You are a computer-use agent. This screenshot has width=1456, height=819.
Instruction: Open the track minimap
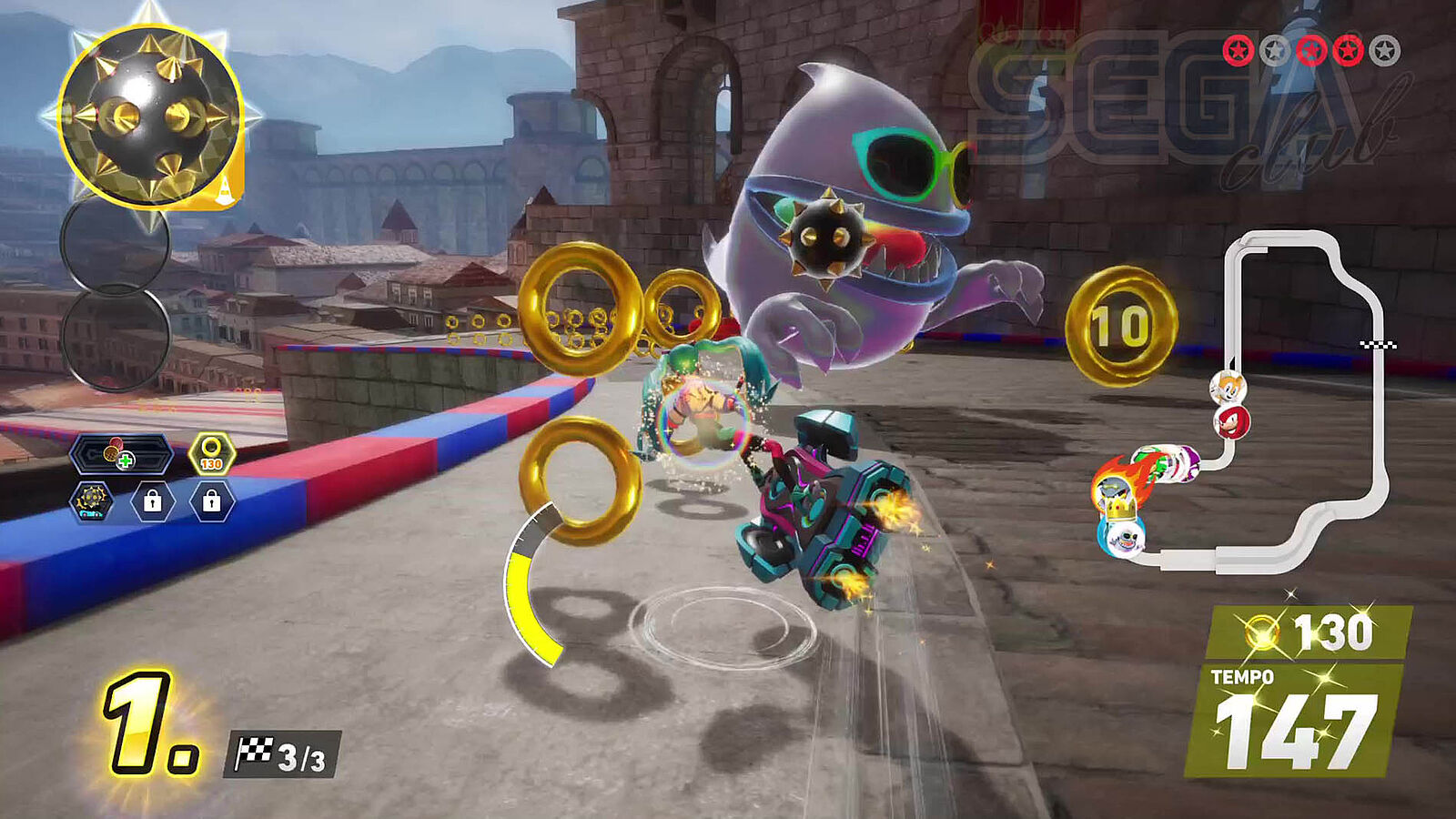tap(1303, 400)
